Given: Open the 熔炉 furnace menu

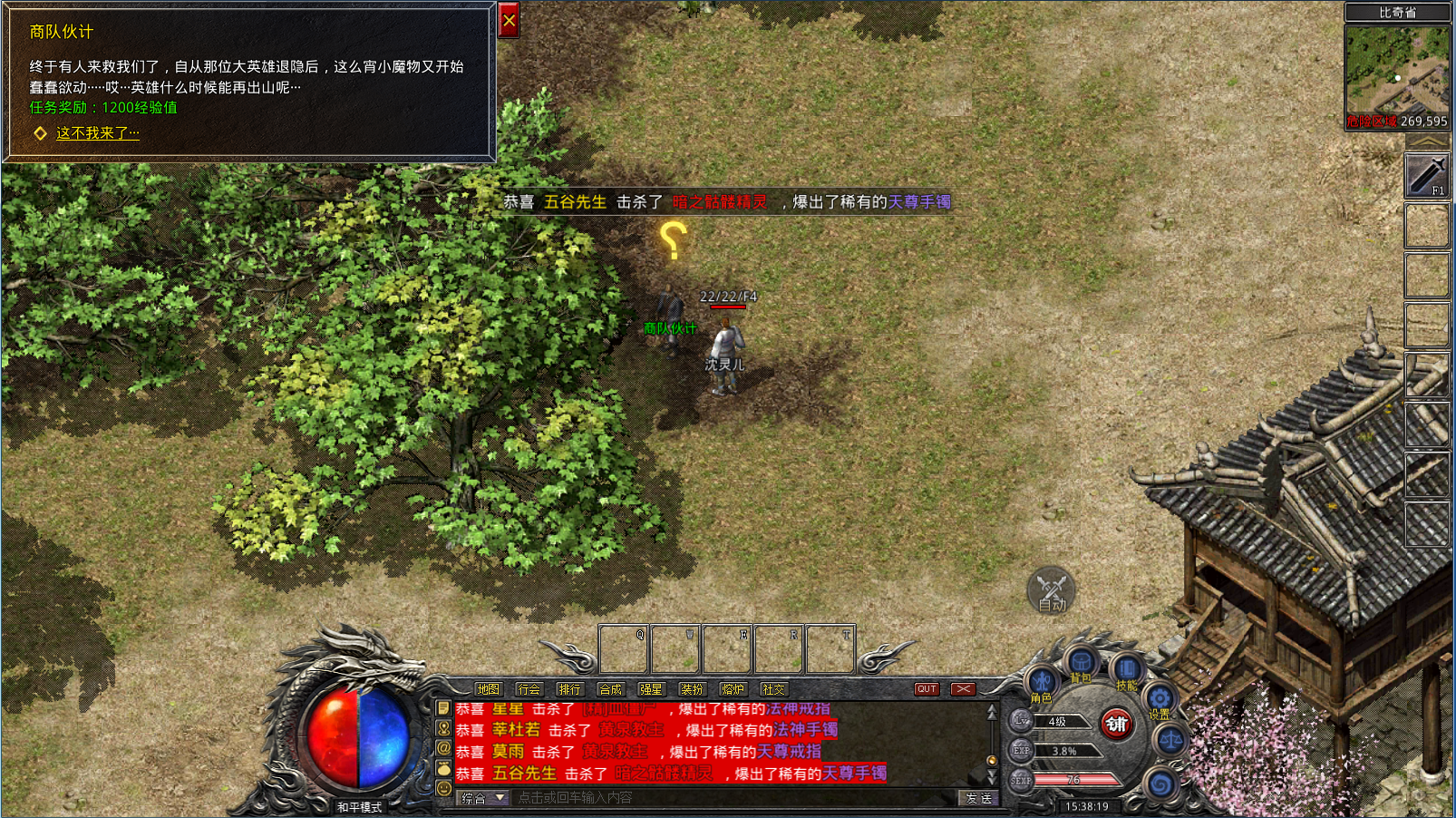Looking at the screenshot, I should 733,689.
